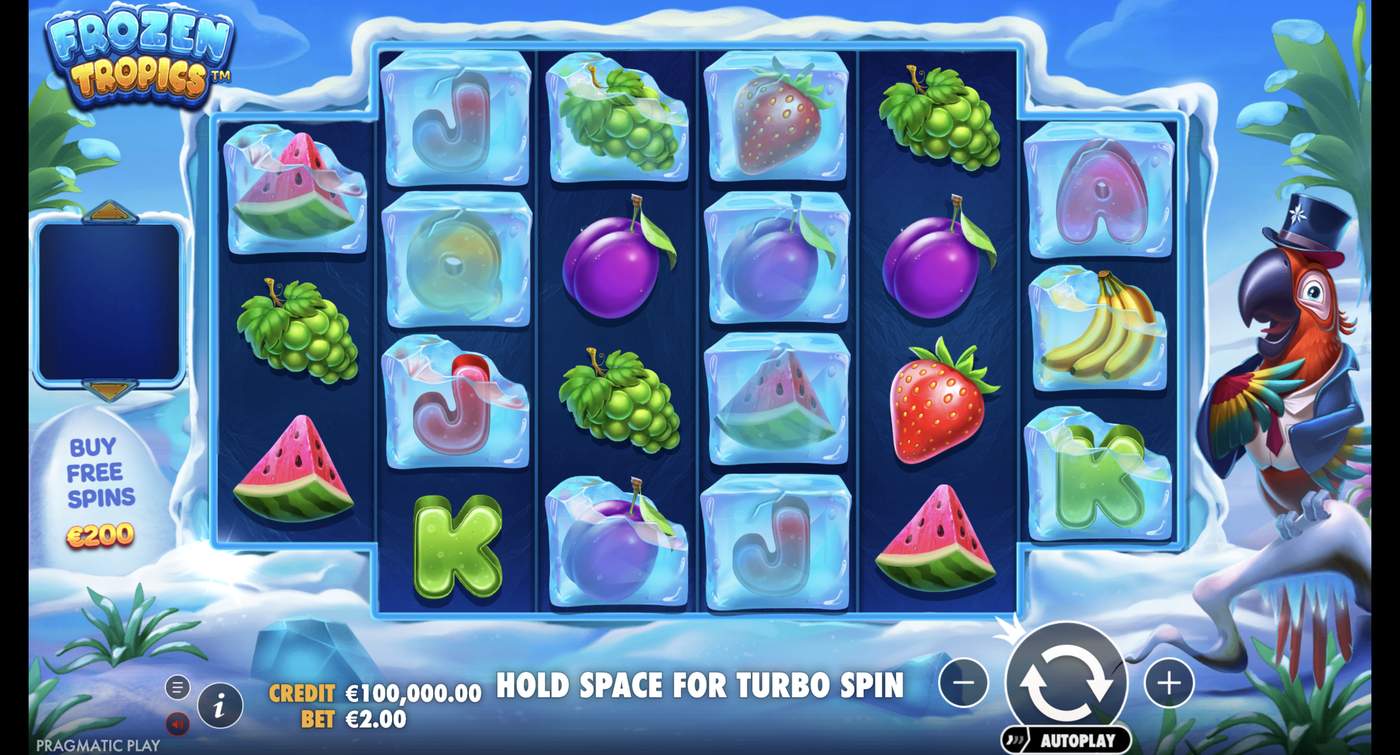Open the hamburger game menu
Screen dimensions: 1400x755
point(178,687)
